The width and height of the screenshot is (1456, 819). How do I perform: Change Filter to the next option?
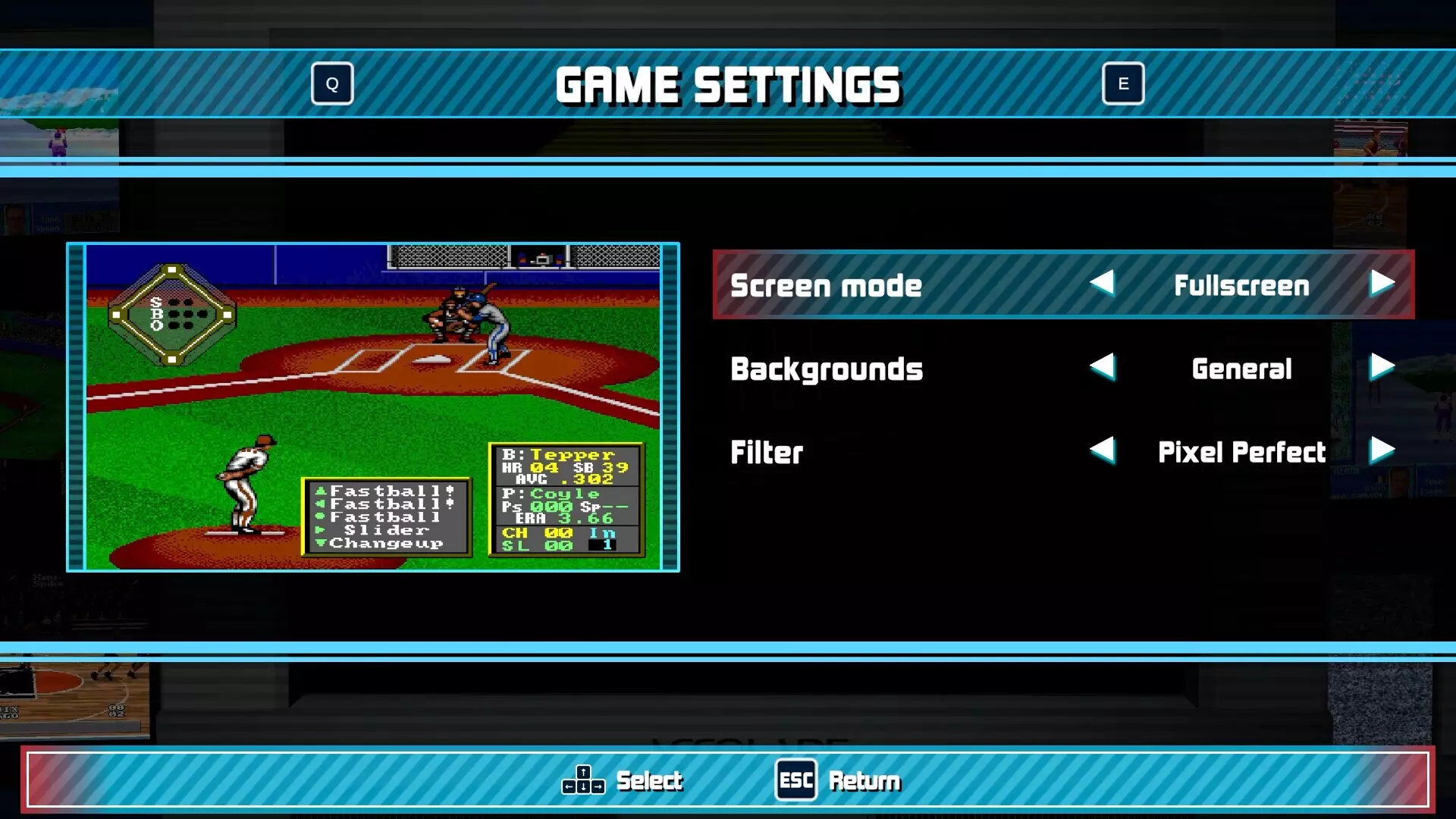[1382, 450]
